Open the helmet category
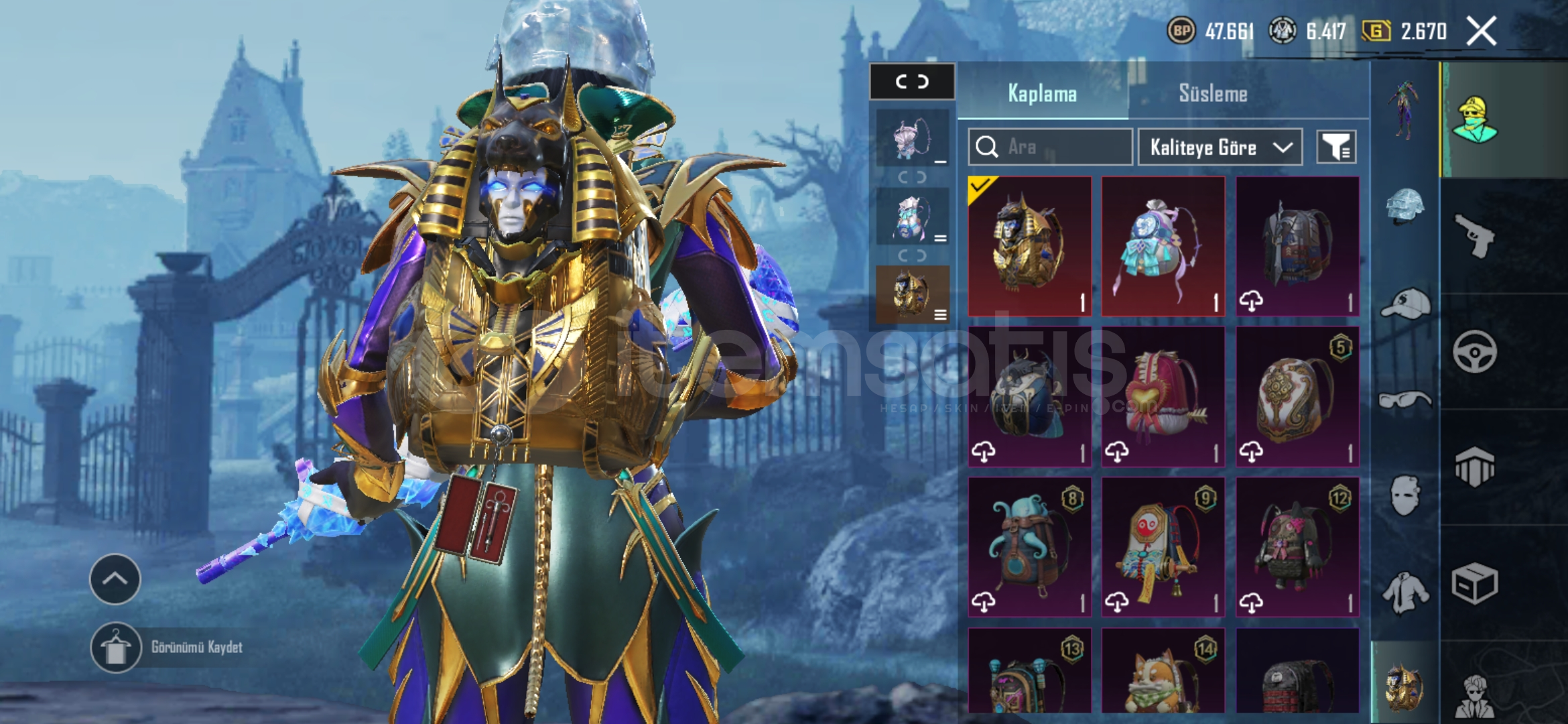Screen dimensions: 1568x724 (1405, 206)
